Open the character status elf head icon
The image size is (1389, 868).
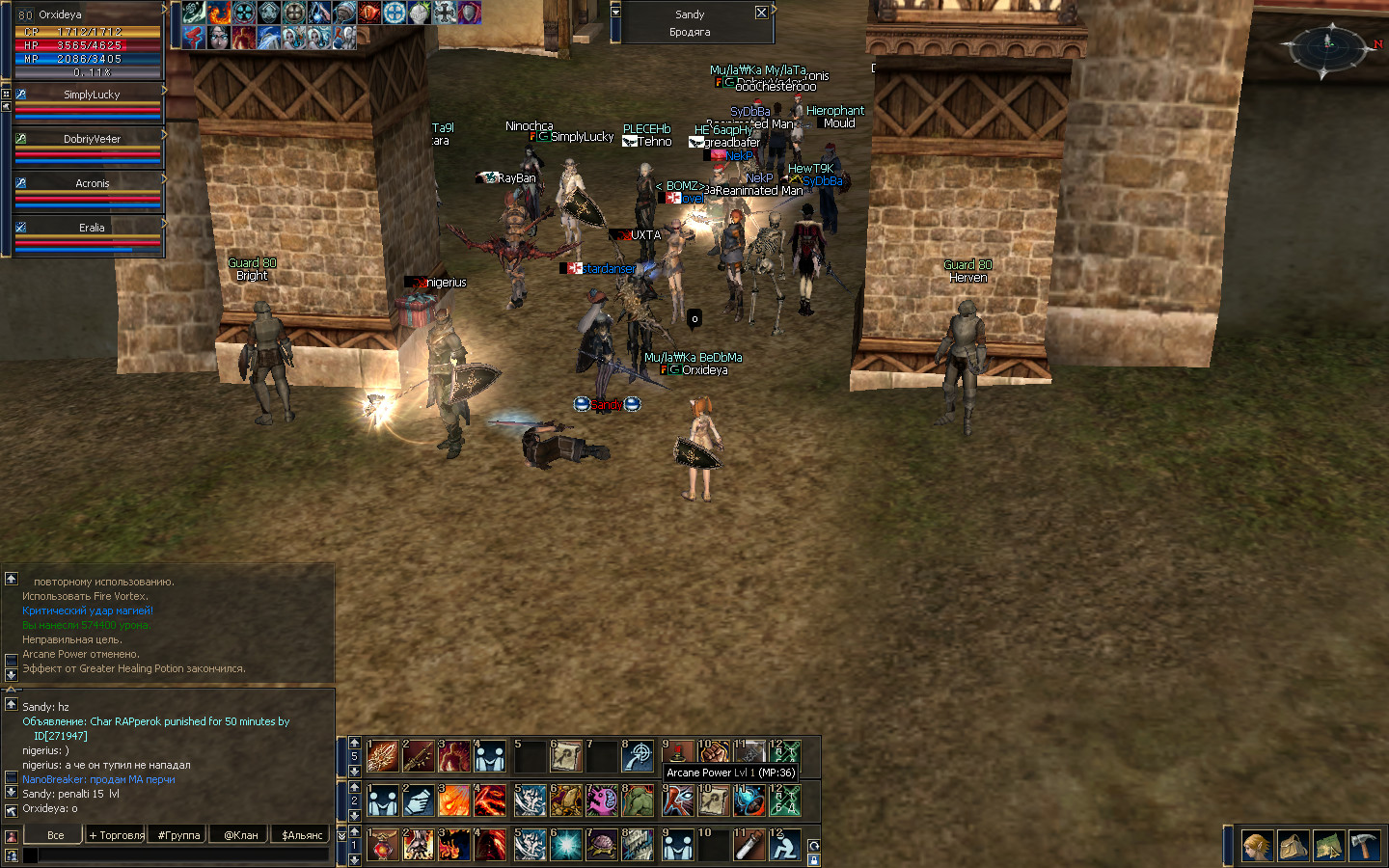point(1256,846)
